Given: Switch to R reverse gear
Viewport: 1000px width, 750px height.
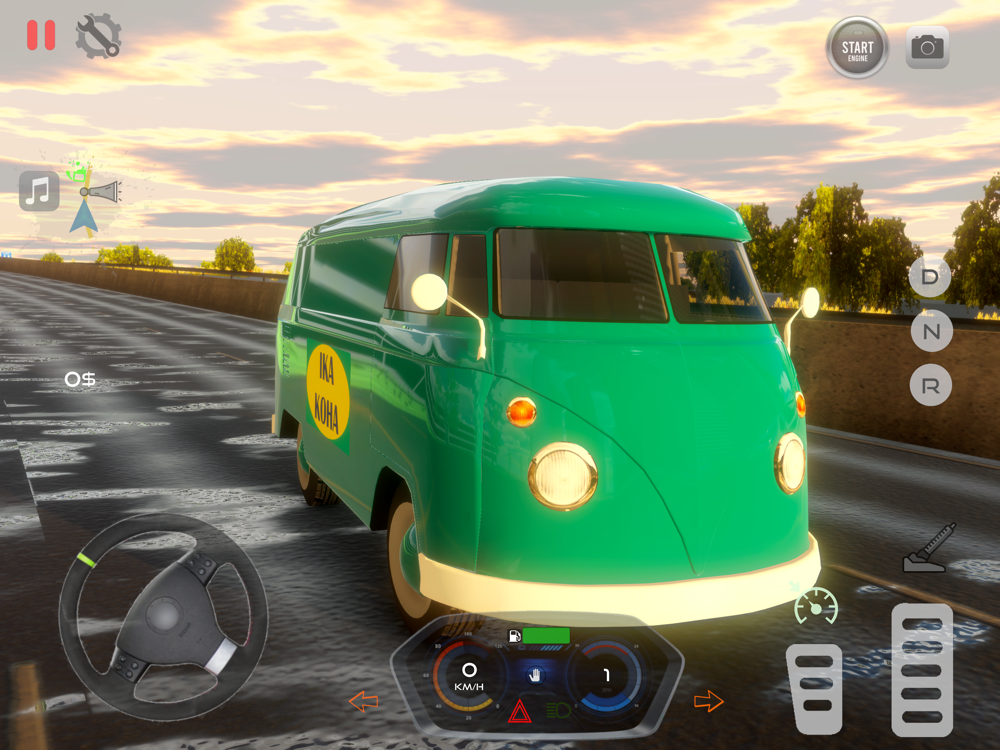Looking at the screenshot, I should pos(930,386).
